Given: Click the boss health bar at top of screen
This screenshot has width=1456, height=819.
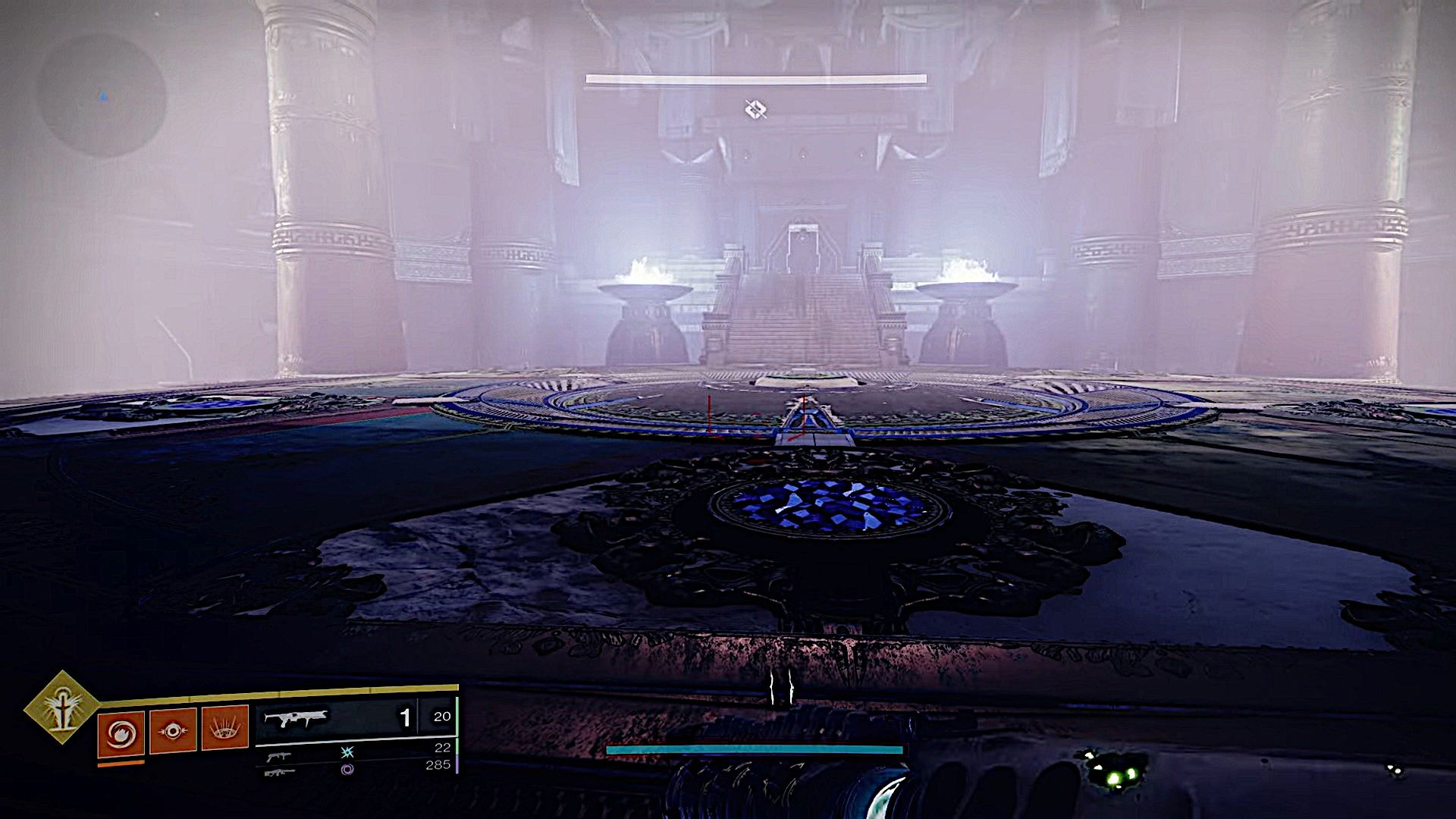Looking at the screenshot, I should pos(757,77).
